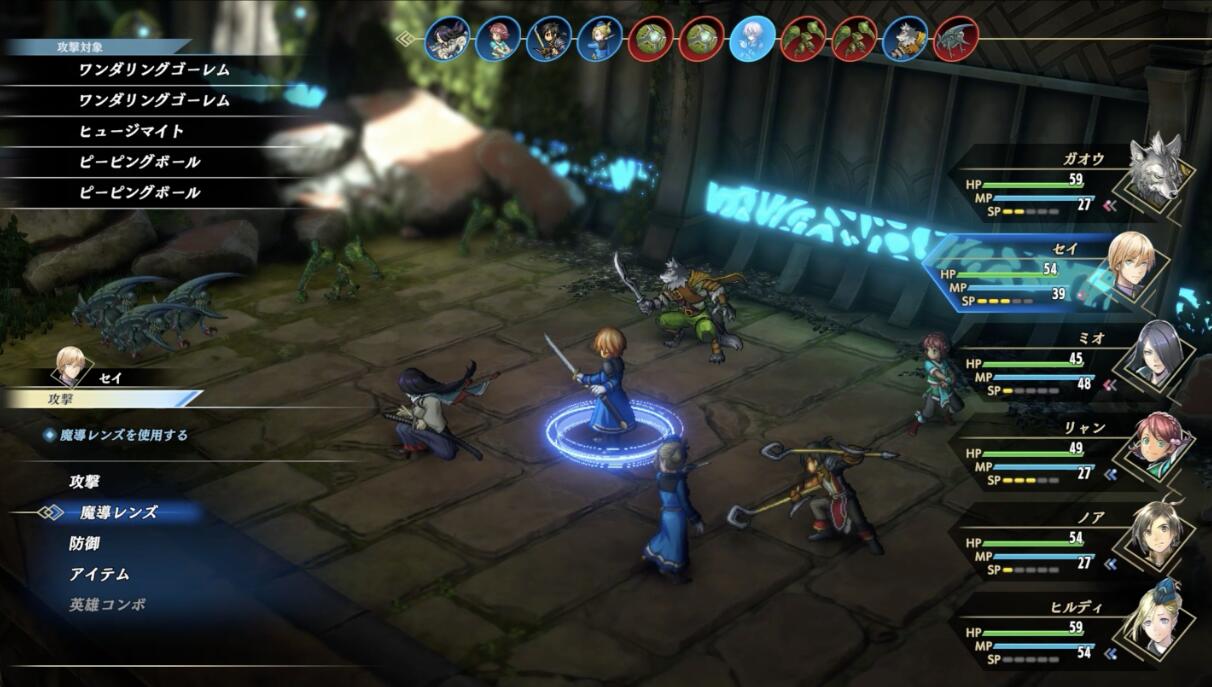Choose the 防御 command
This screenshot has width=1212, height=687.
point(85,543)
